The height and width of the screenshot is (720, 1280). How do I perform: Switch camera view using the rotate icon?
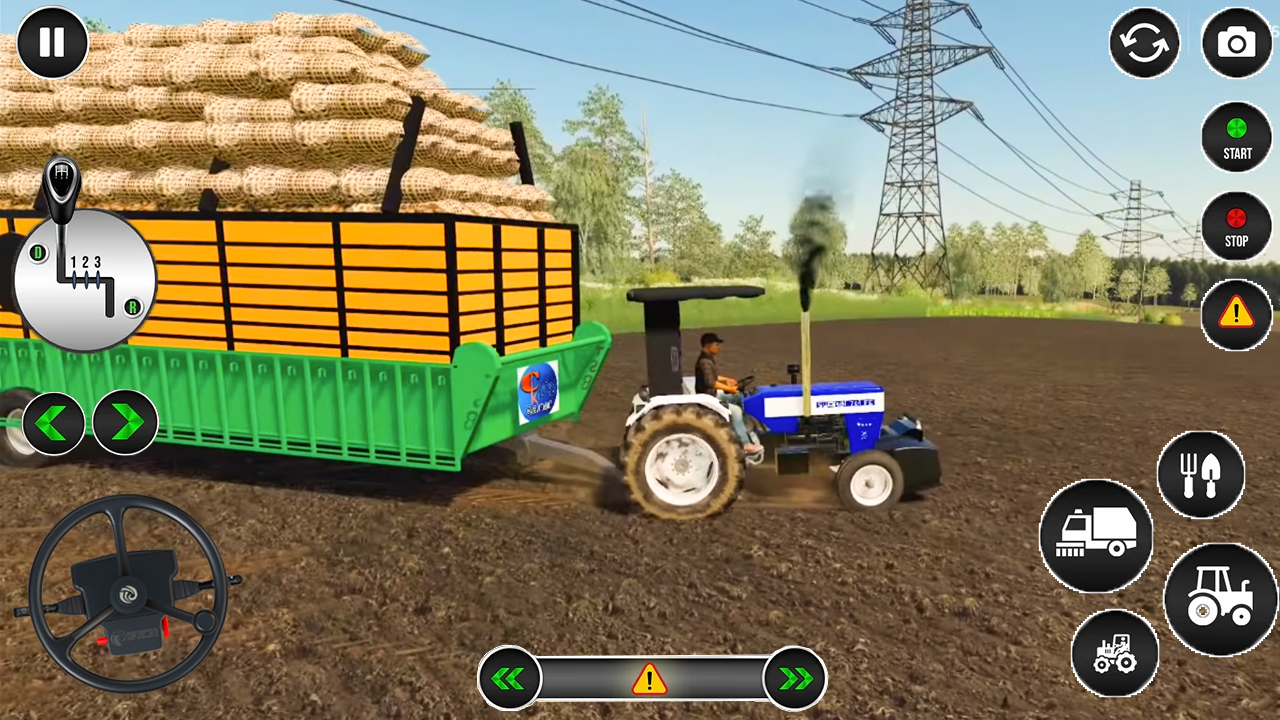(1145, 44)
